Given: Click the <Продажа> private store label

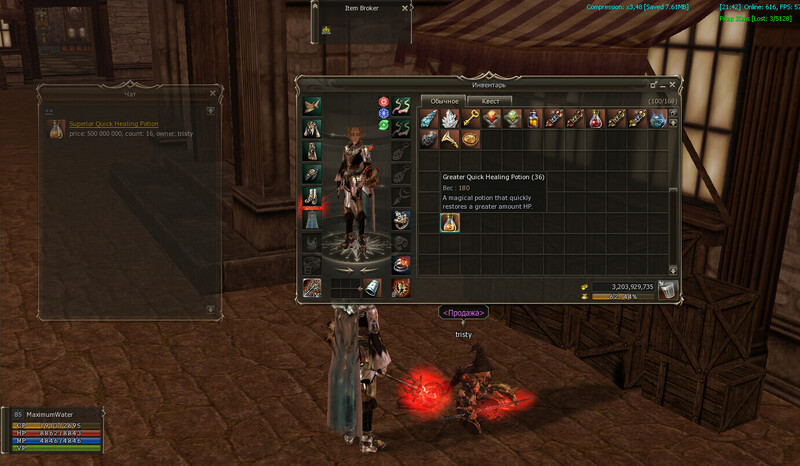Looking at the screenshot, I should [463, 313].
